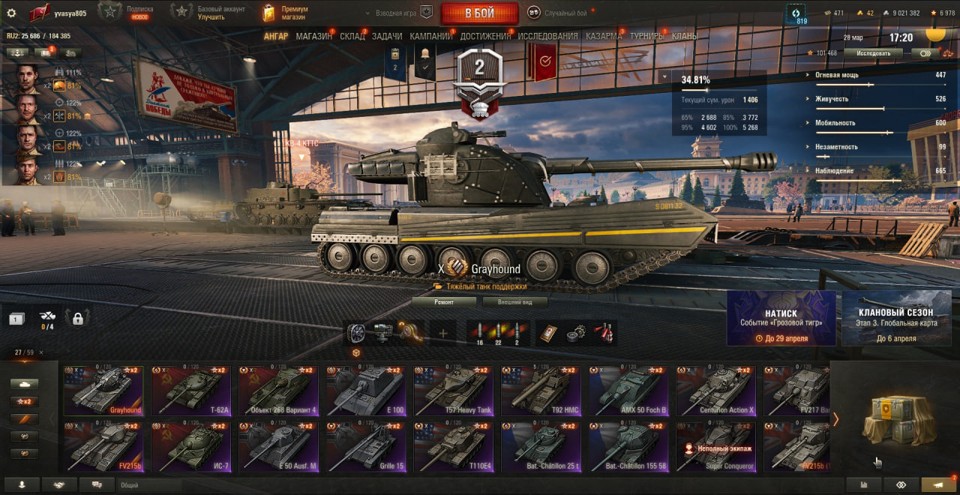Open the ИССЛЕДОВАНИЯ tab
Viewport: 960px width, 495px height.
tap(548, 37)
